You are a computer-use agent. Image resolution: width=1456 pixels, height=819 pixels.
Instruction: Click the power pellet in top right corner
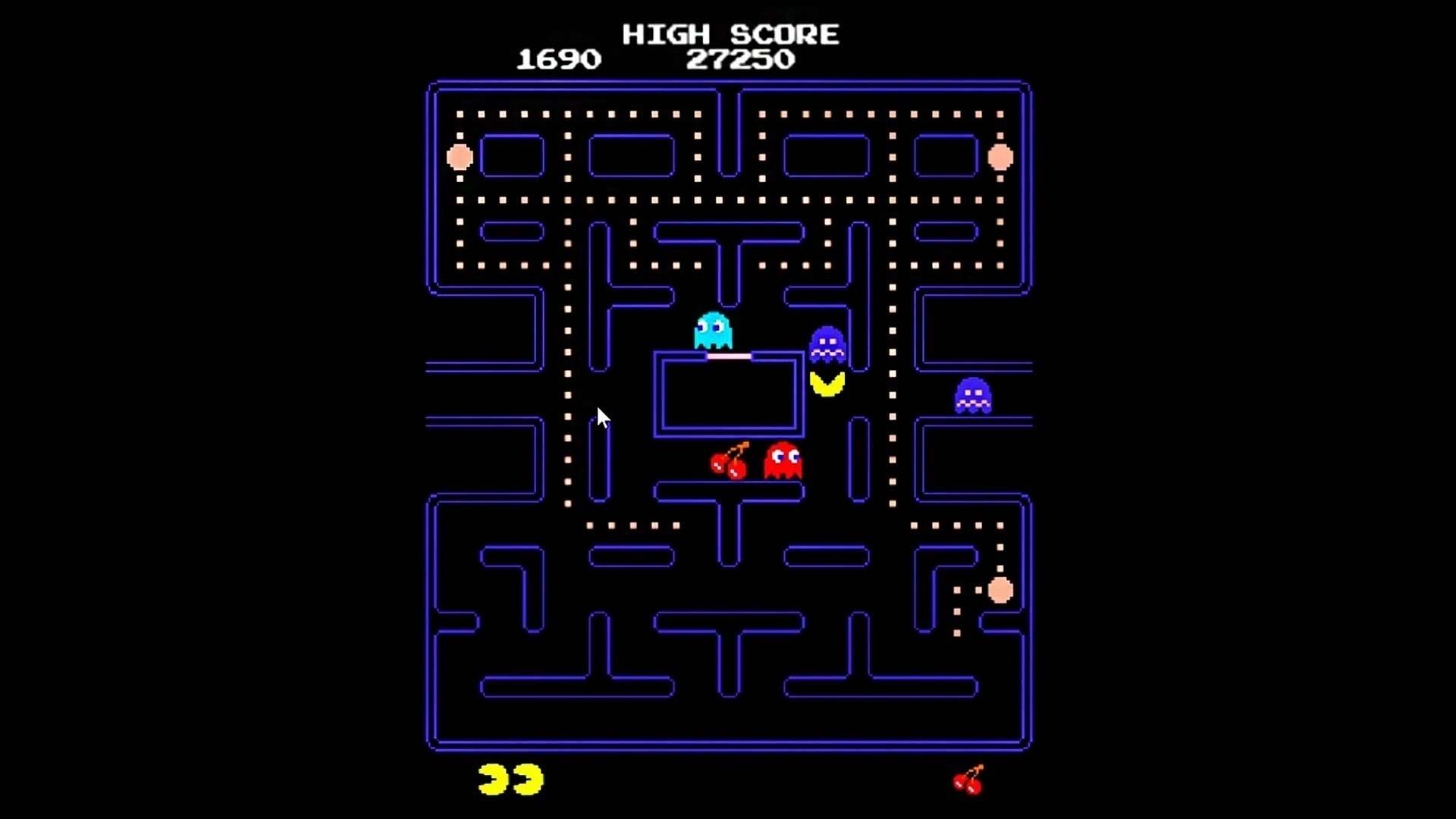tap(999, 156)
